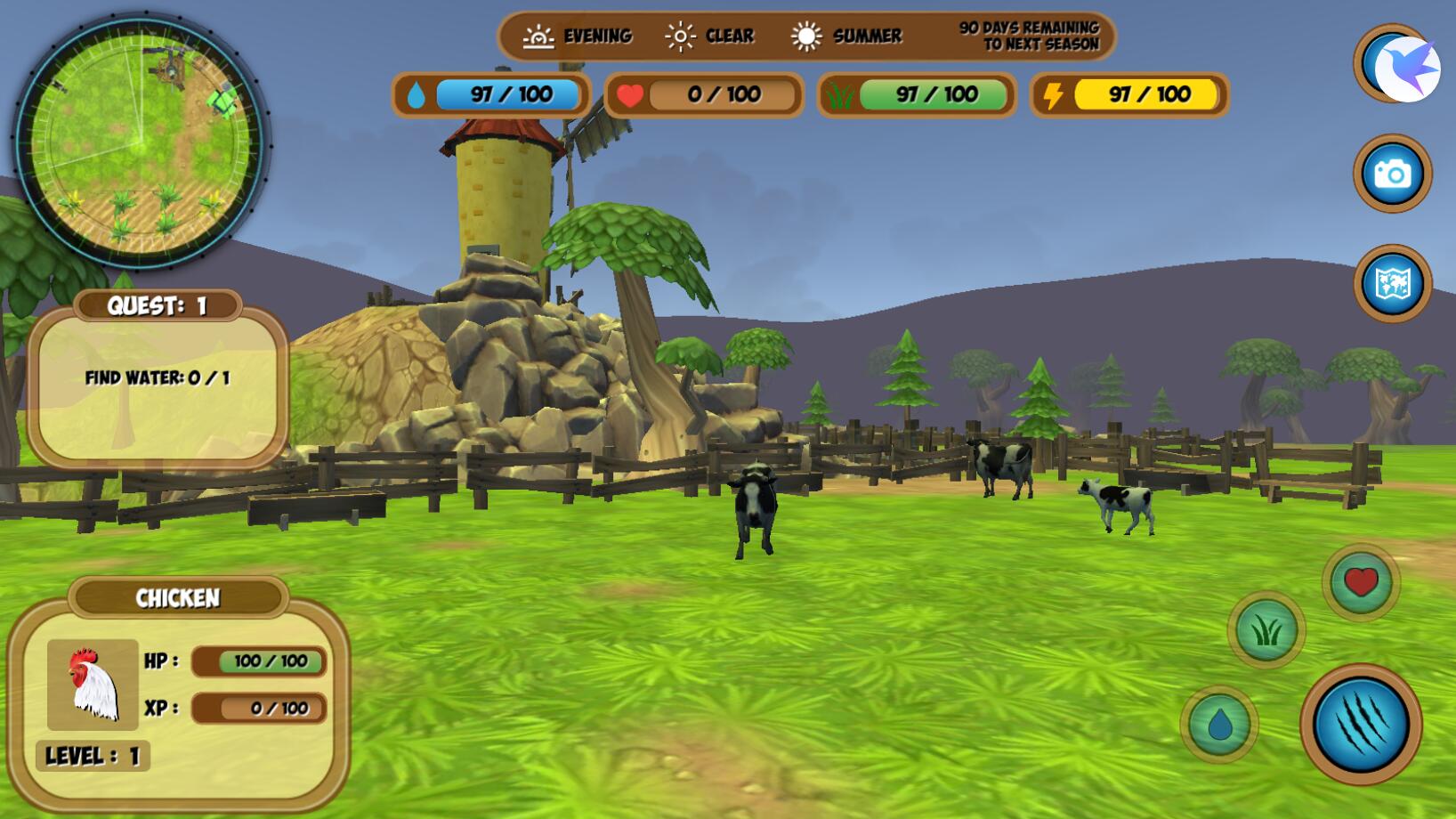
Task: Use the water drop drink button
Action: point(1218,725)
